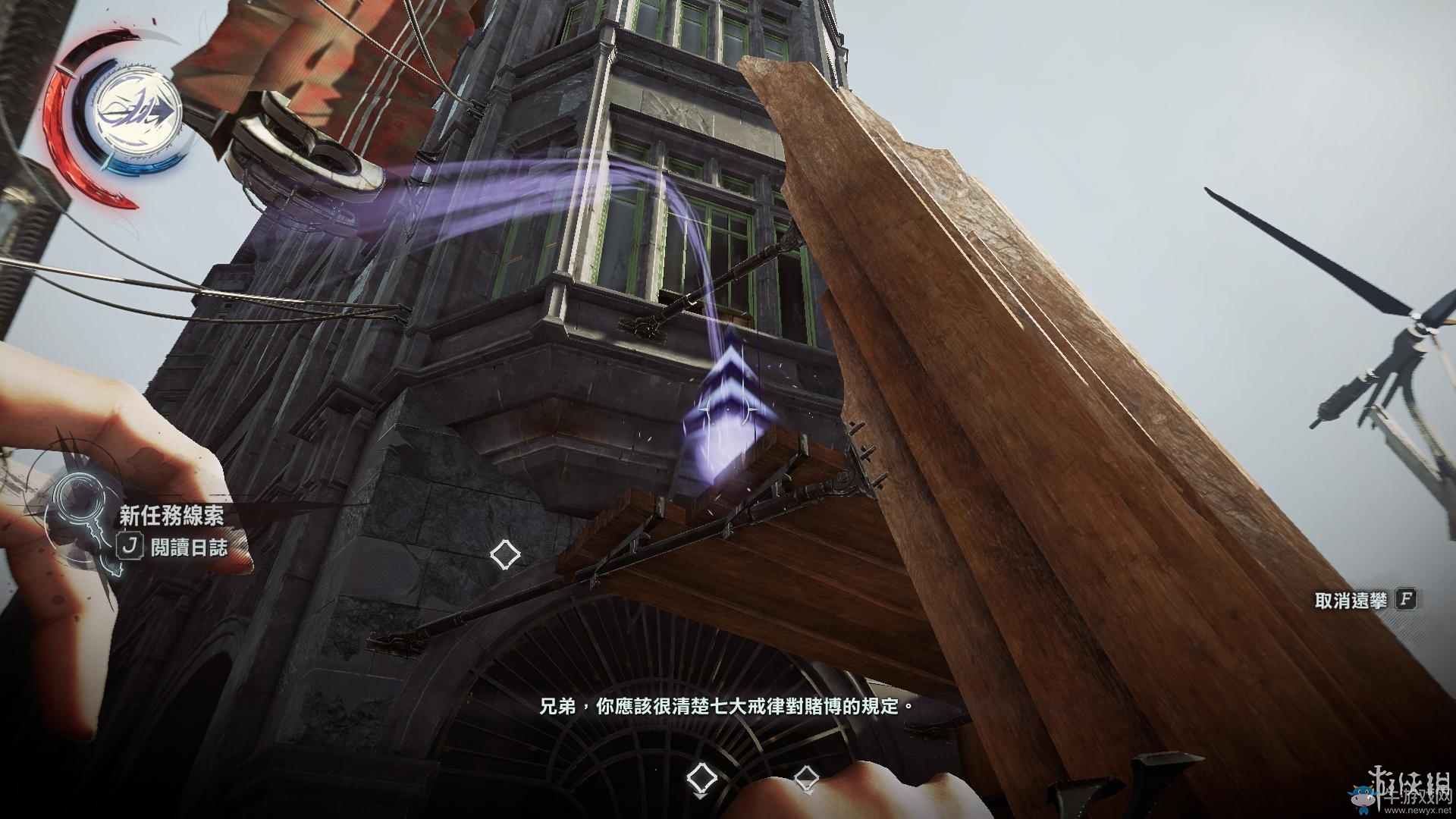Image resolution: width=1456 pixels, height=819 pixels.
Task: Select the Far Reach power icon
Action: [138, 112]
